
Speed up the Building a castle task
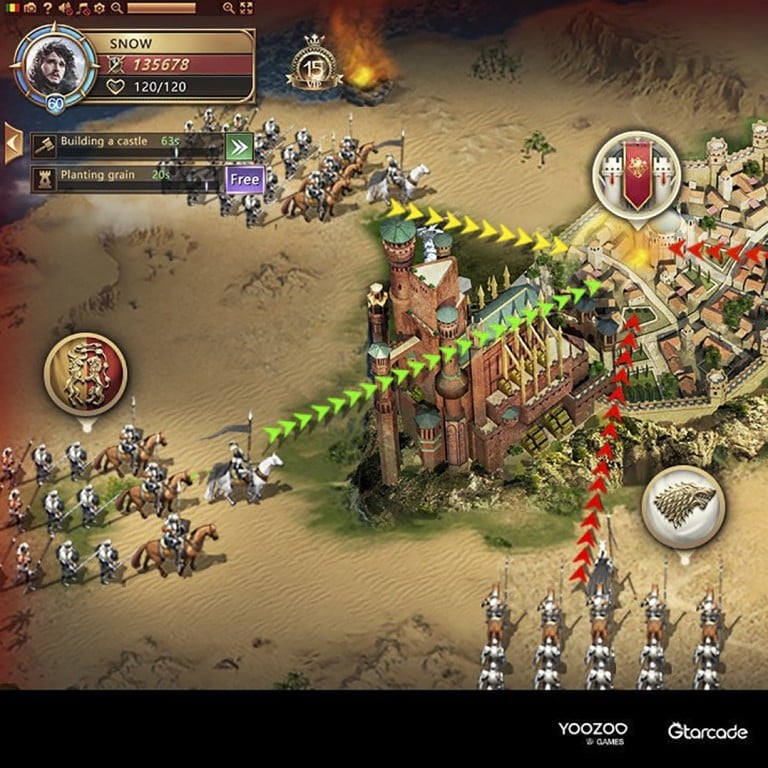(x=240, y=147)
